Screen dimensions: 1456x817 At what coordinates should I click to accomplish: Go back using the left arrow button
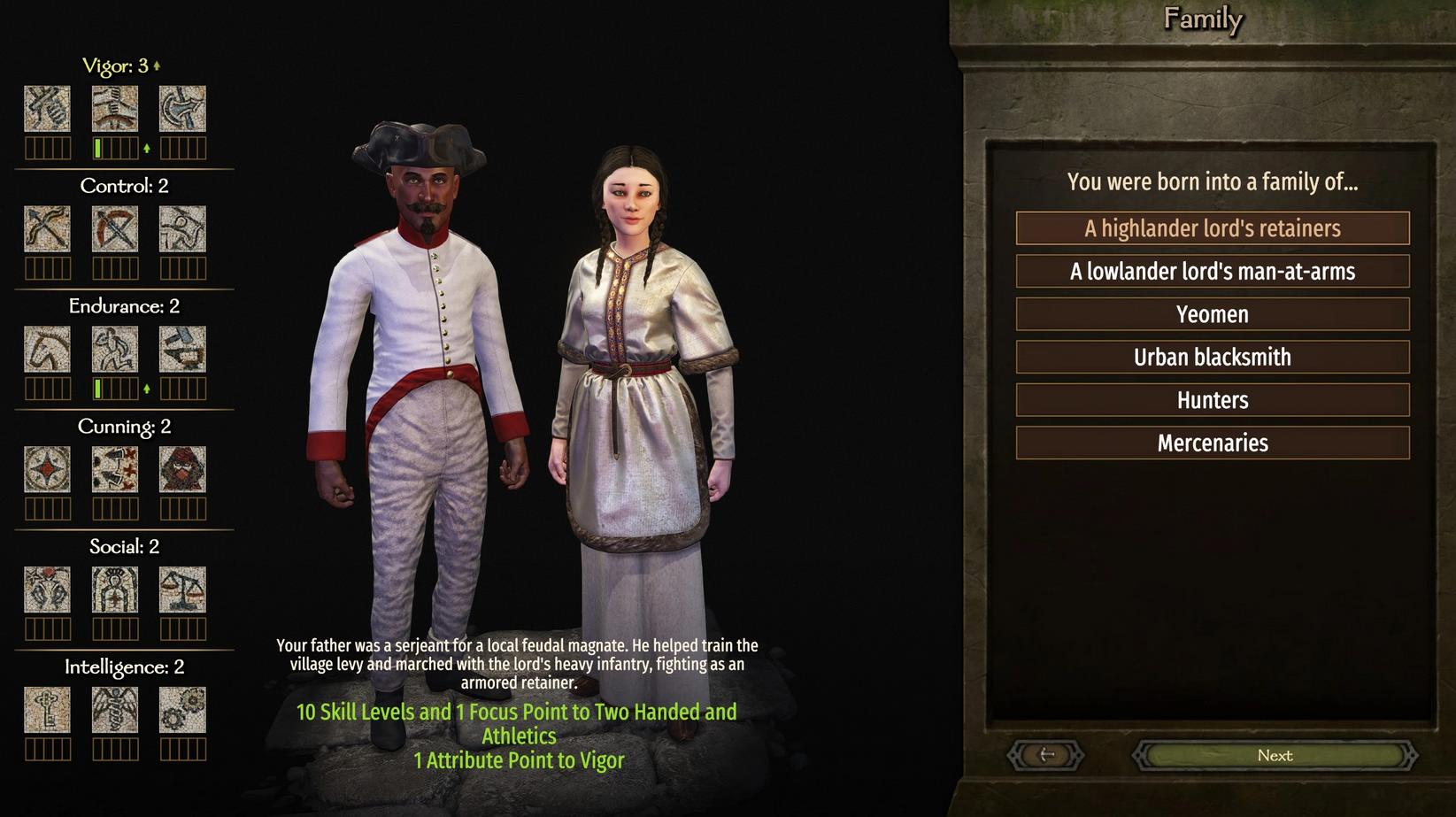tap(1046, 755)
